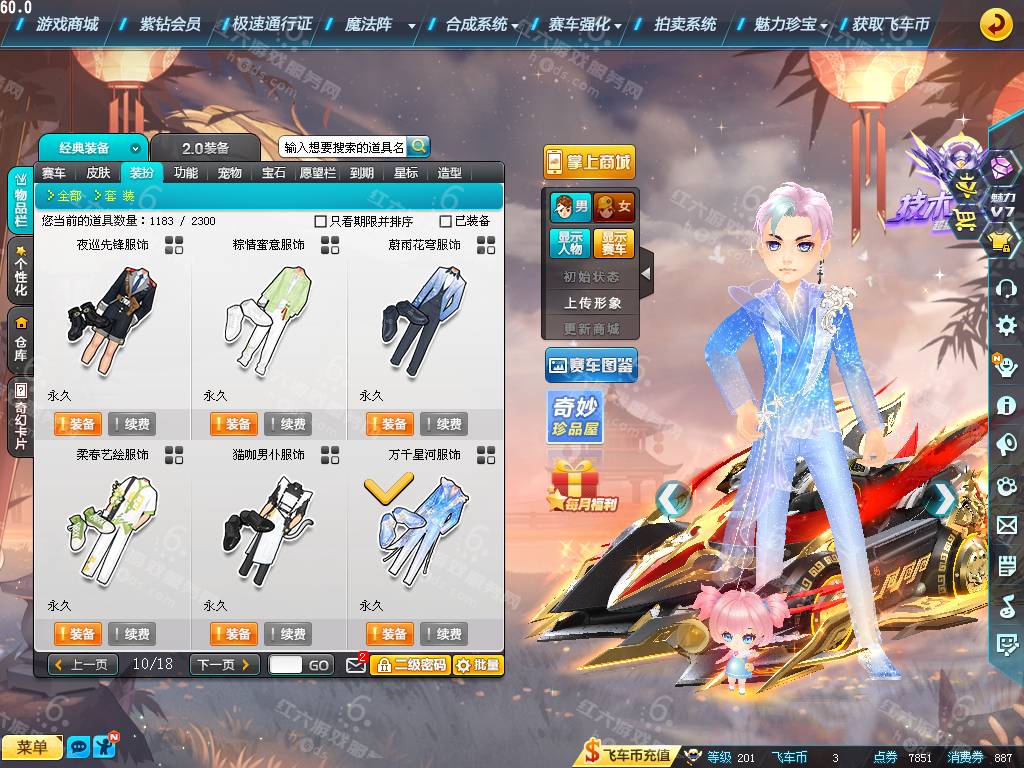Open the 二级密码 secondary password button
Screen dimensions: 1024x768
(410, 664)
